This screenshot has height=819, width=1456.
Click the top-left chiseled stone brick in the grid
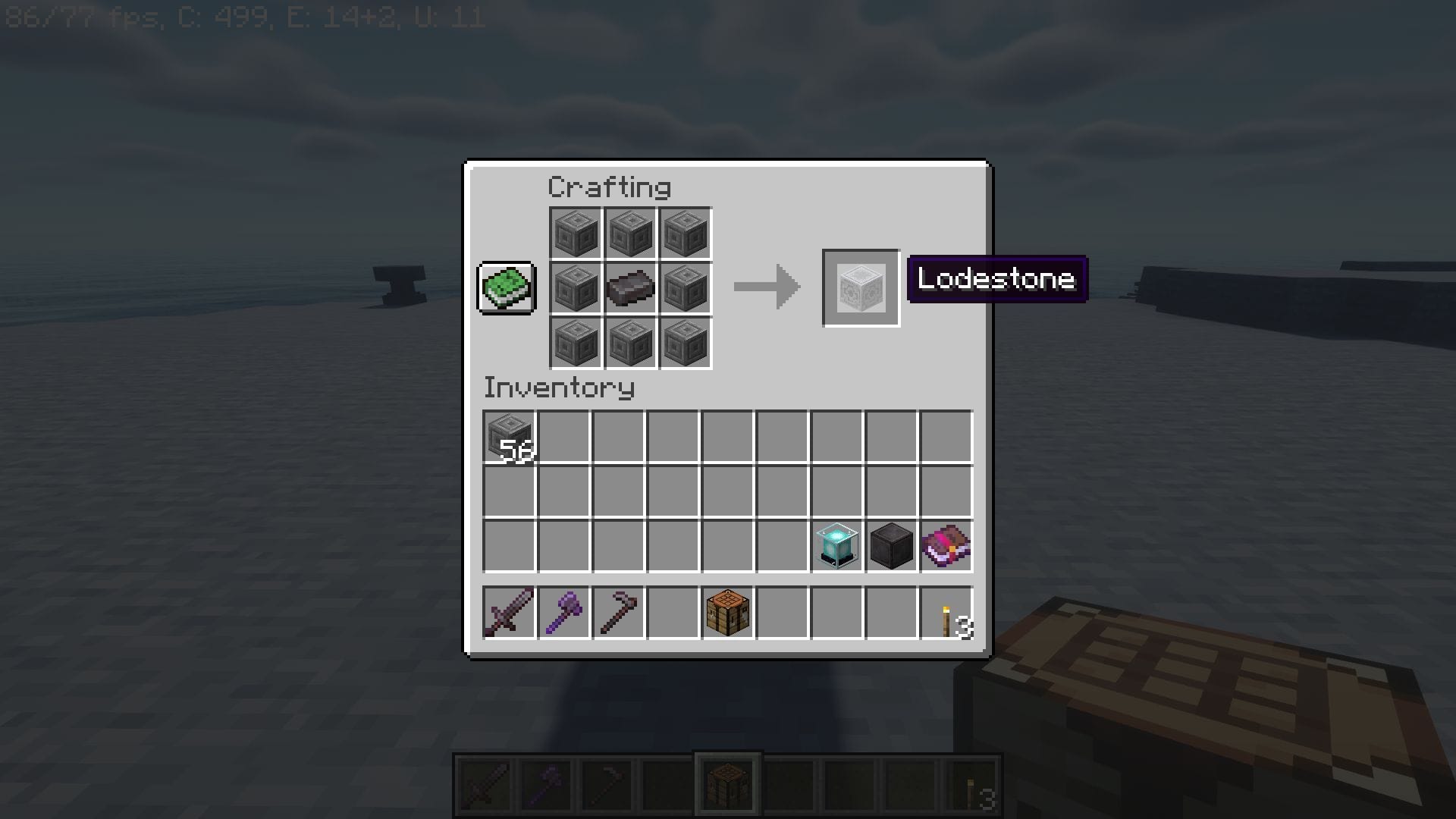click(x=575, y=232)
